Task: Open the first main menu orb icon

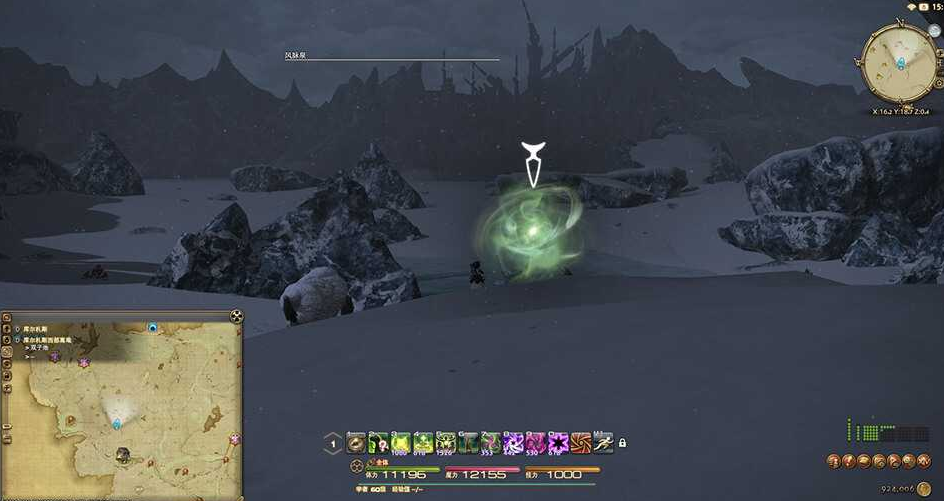Action: pyautogui.click(x=833, y=461)
